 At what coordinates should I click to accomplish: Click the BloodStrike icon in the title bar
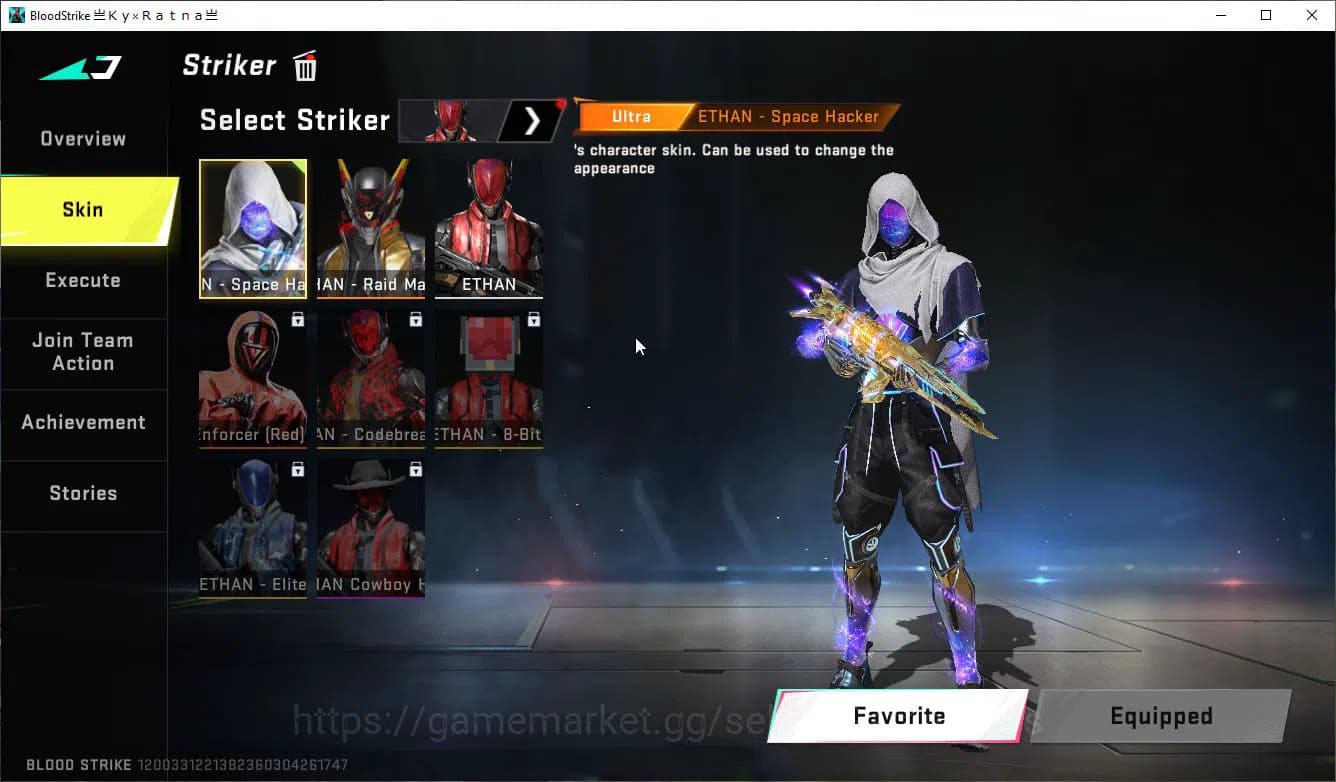tap(15, 14)
